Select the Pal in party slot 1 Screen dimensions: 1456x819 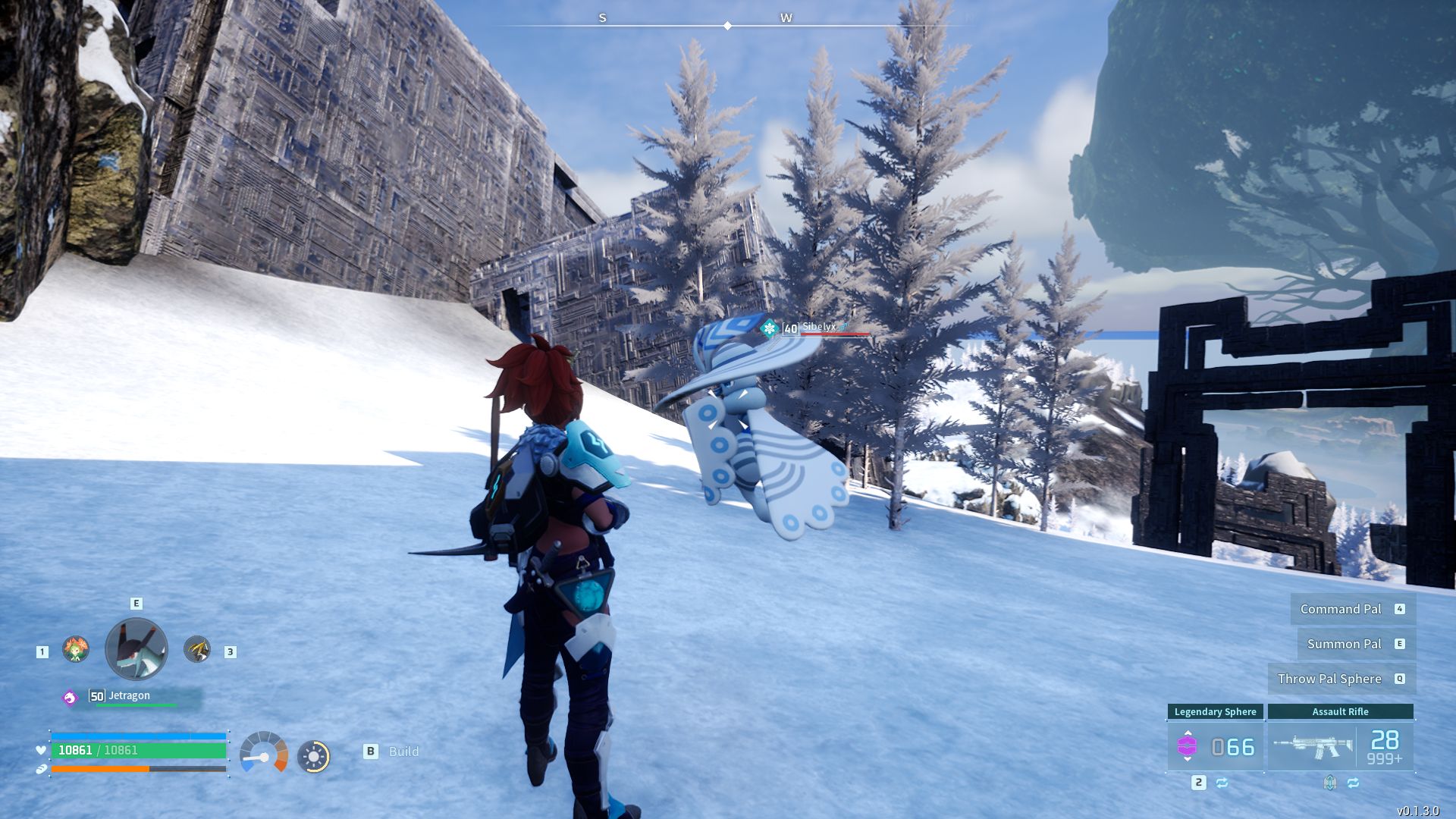[x=75, y=650]
